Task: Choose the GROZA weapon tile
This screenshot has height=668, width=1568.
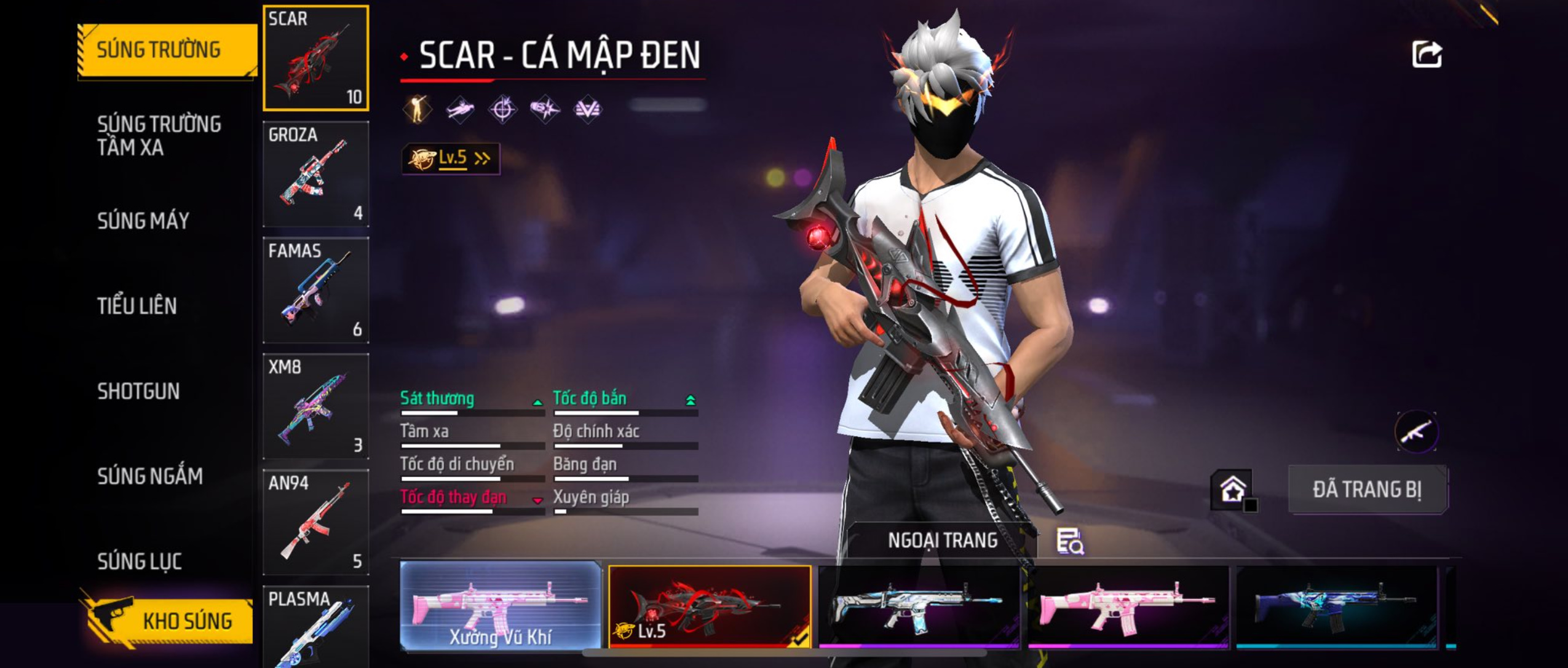Action: [x=316, y=174]
